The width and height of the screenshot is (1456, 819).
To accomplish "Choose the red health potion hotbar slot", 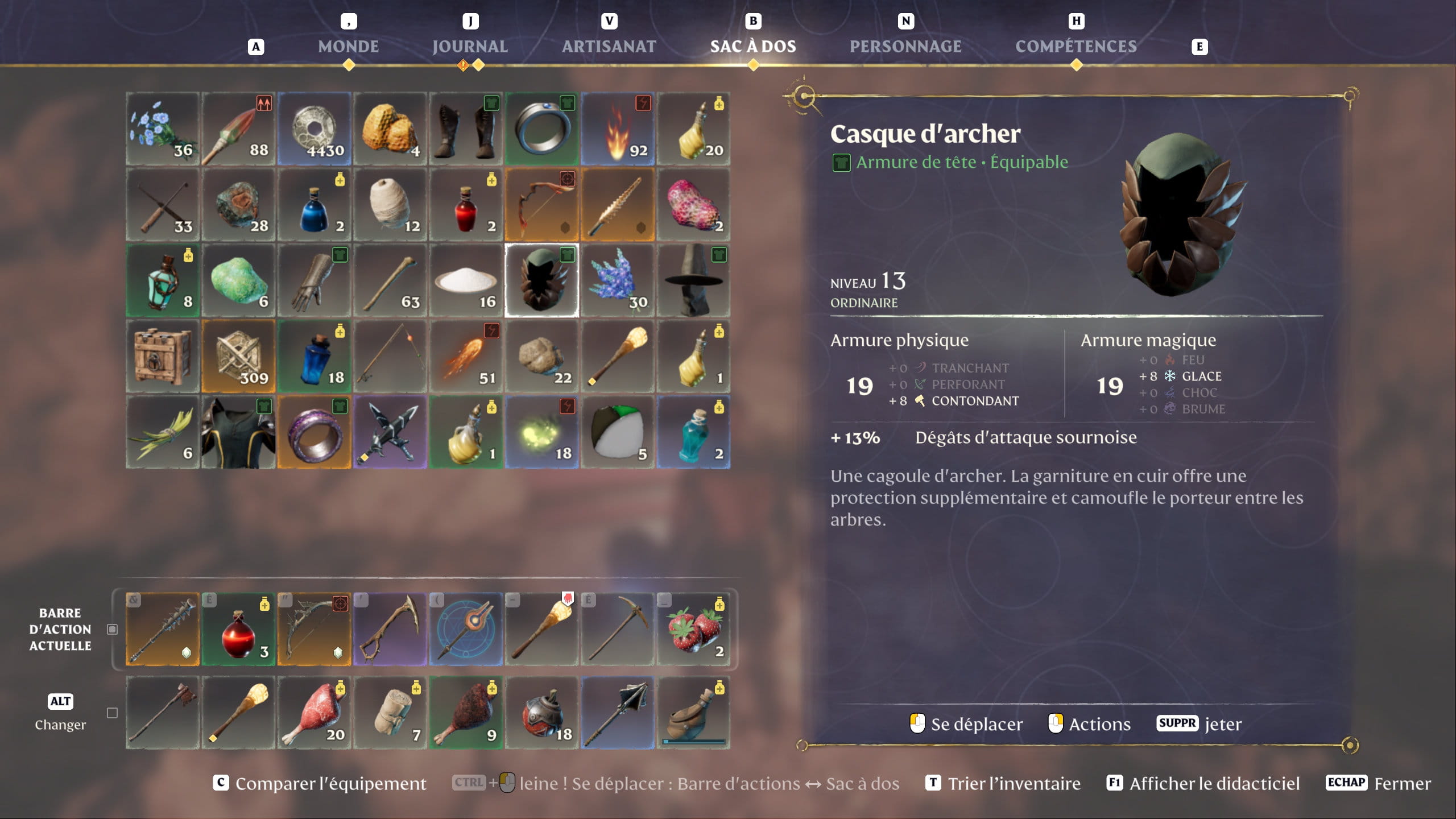I will click(238, 629).
